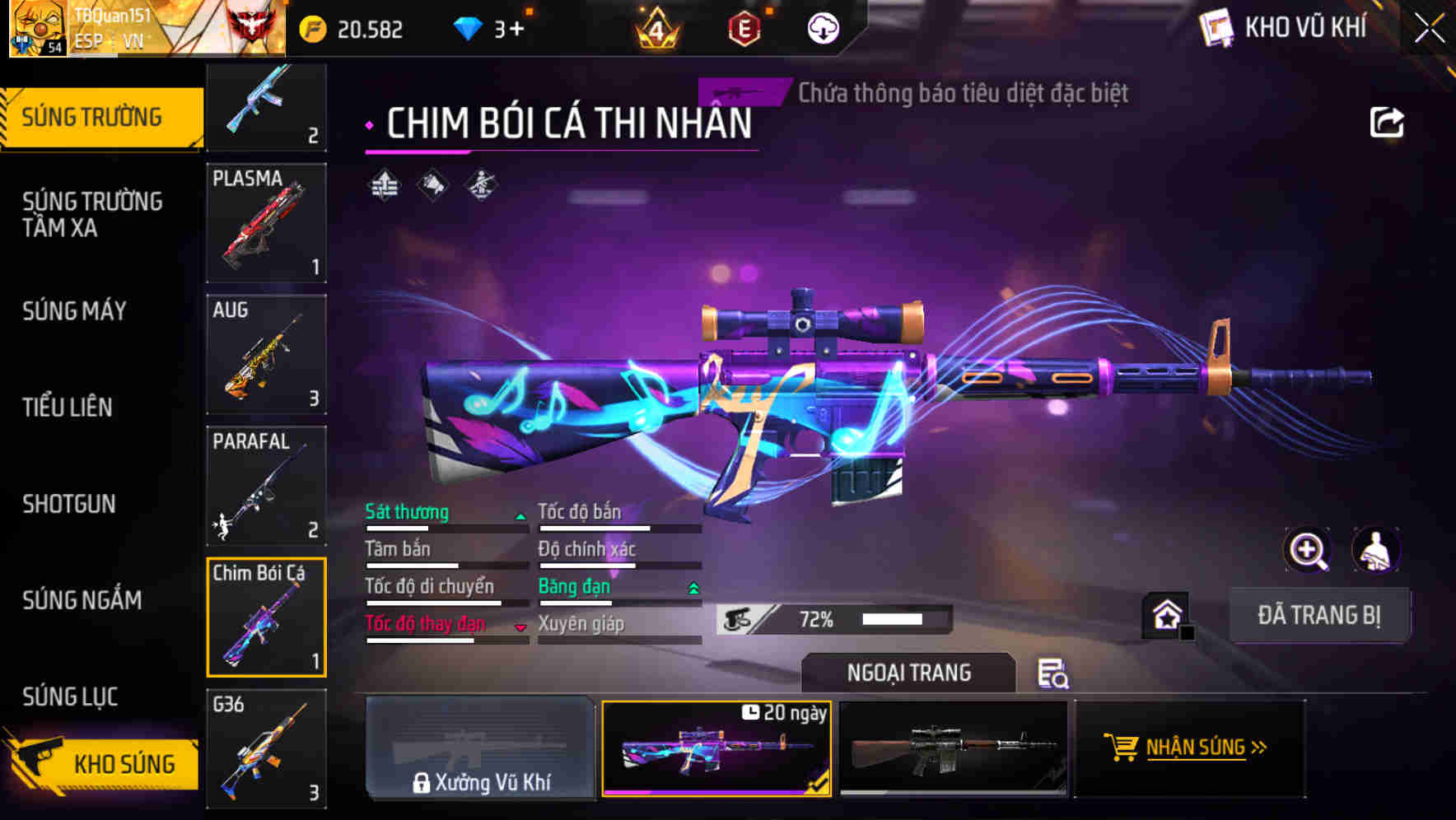
Task: Select the Chim Bói Cá weapon in sidebar
Action: (x=266, y=617)
